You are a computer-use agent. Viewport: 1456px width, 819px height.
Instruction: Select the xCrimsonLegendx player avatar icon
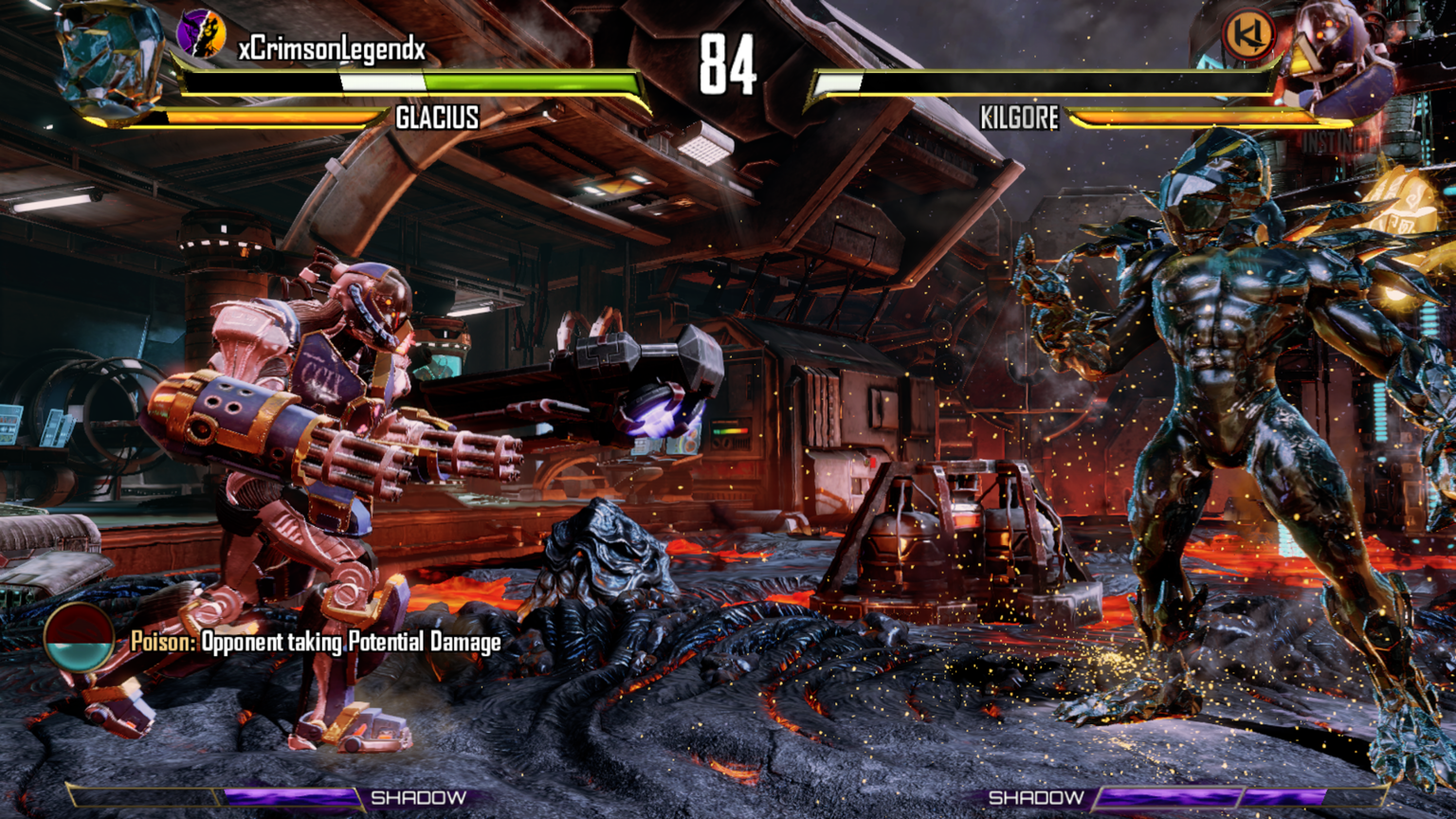pos(201,34)
